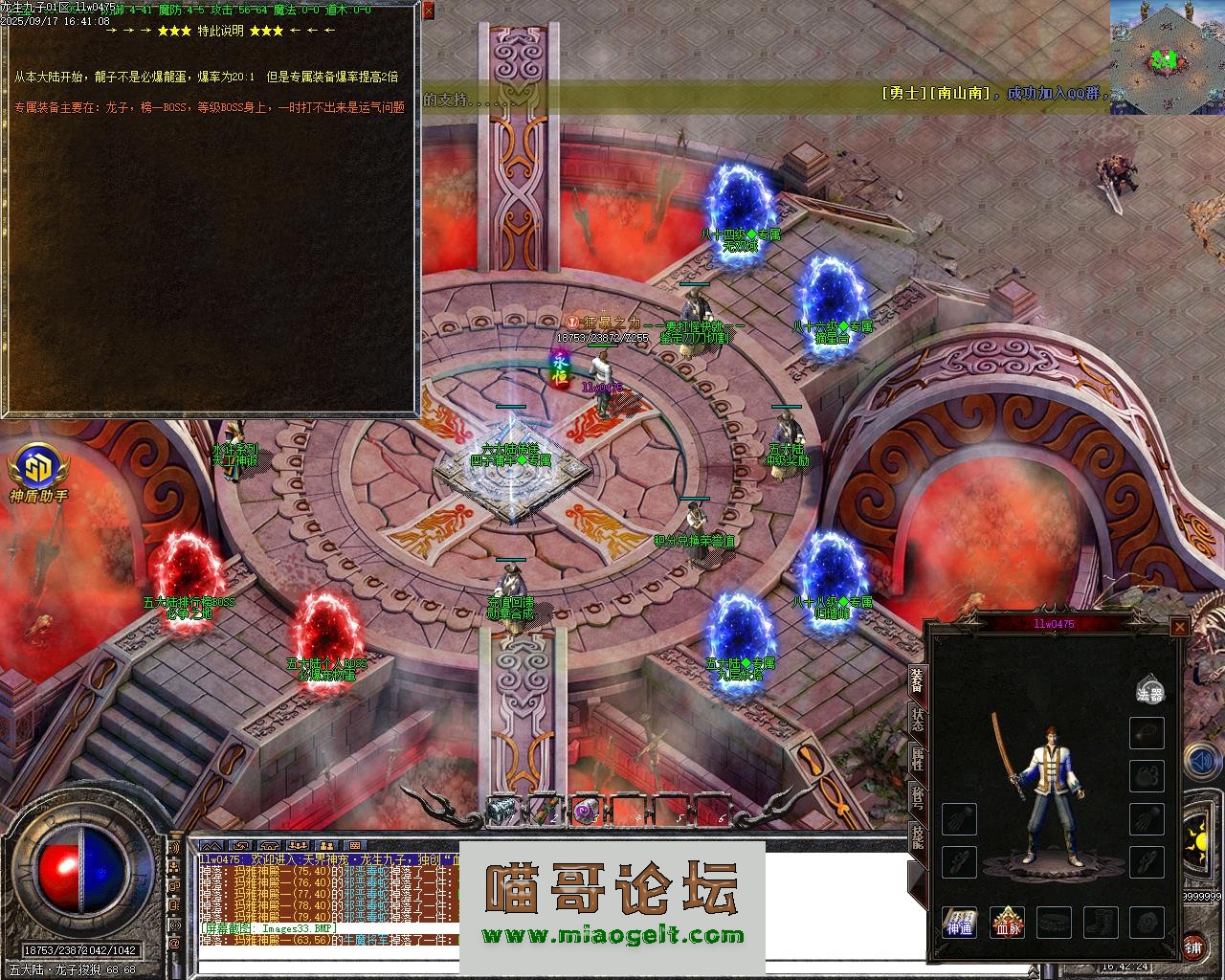Open the 神通 book slot
1225x980 pixels.
pos(960,923)
